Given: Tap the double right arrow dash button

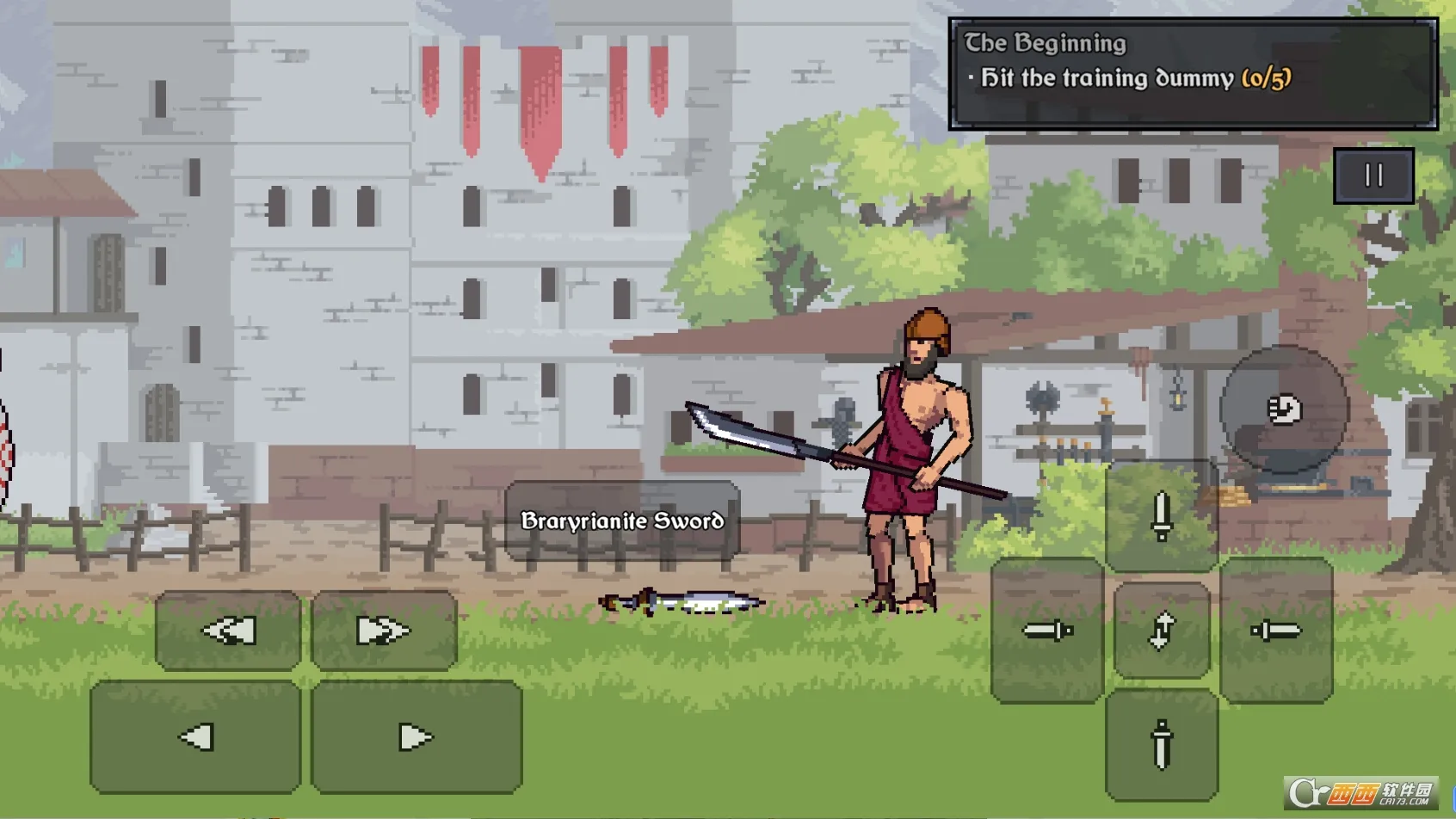Looking at the screenshot, I should tap(384, 631).
